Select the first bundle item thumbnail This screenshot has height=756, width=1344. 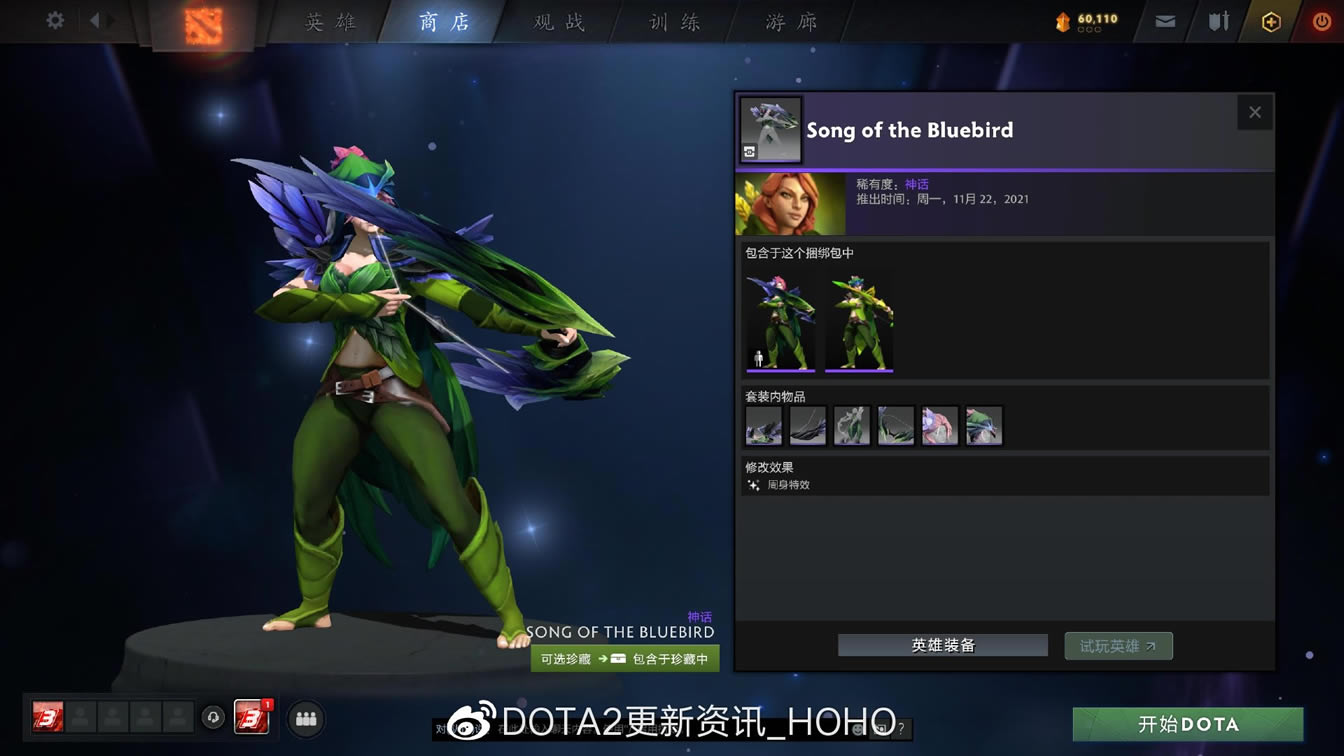(780, 322)
